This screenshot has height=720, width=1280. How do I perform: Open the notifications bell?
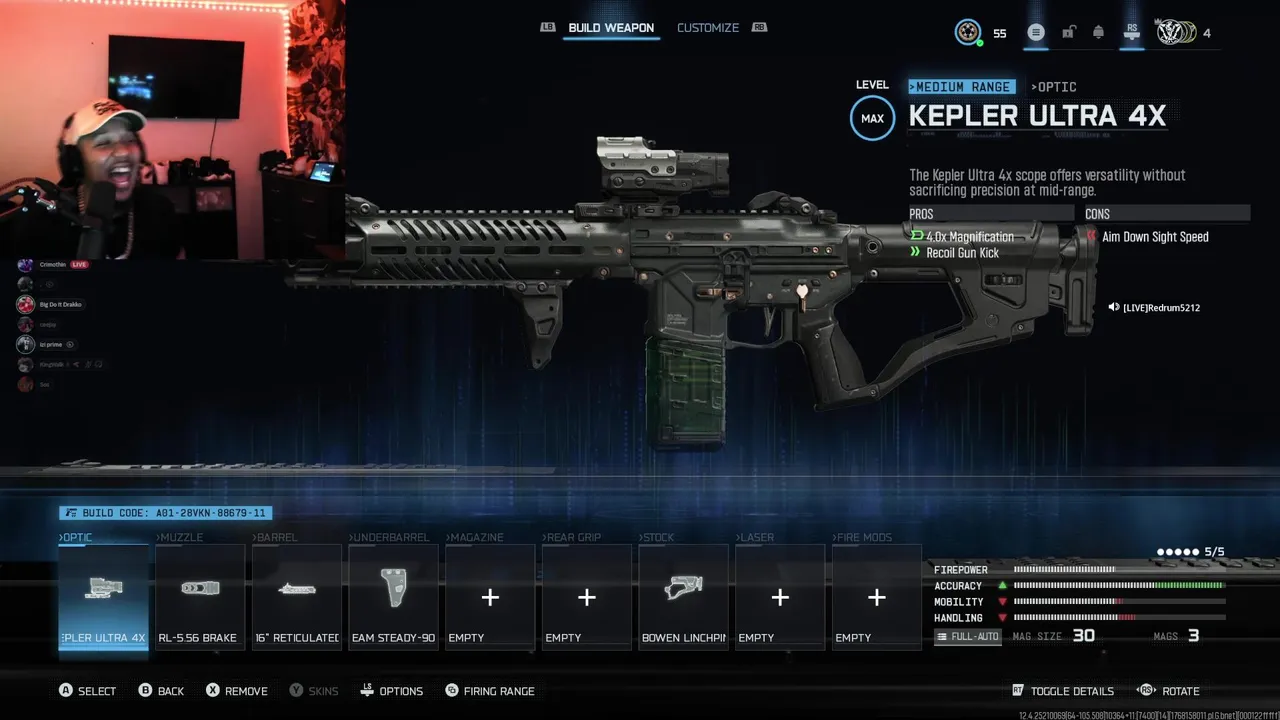1098,33
